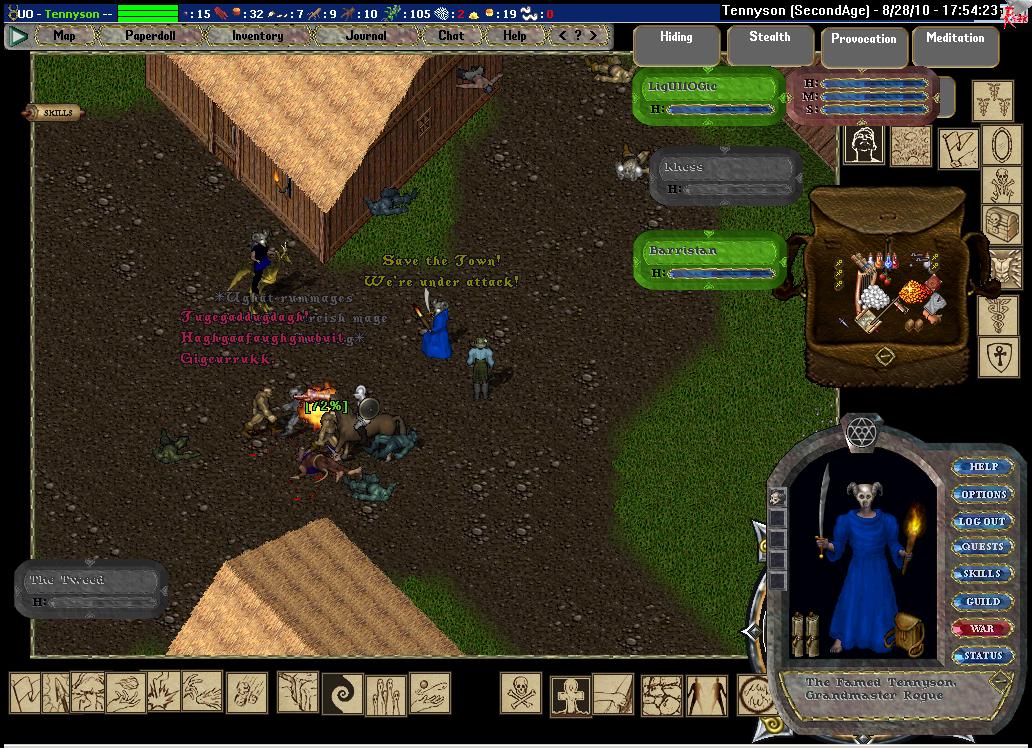Open Inventory from the top bar
The width and height of the screenshot is (1032, 748).
tap(257, 35)
